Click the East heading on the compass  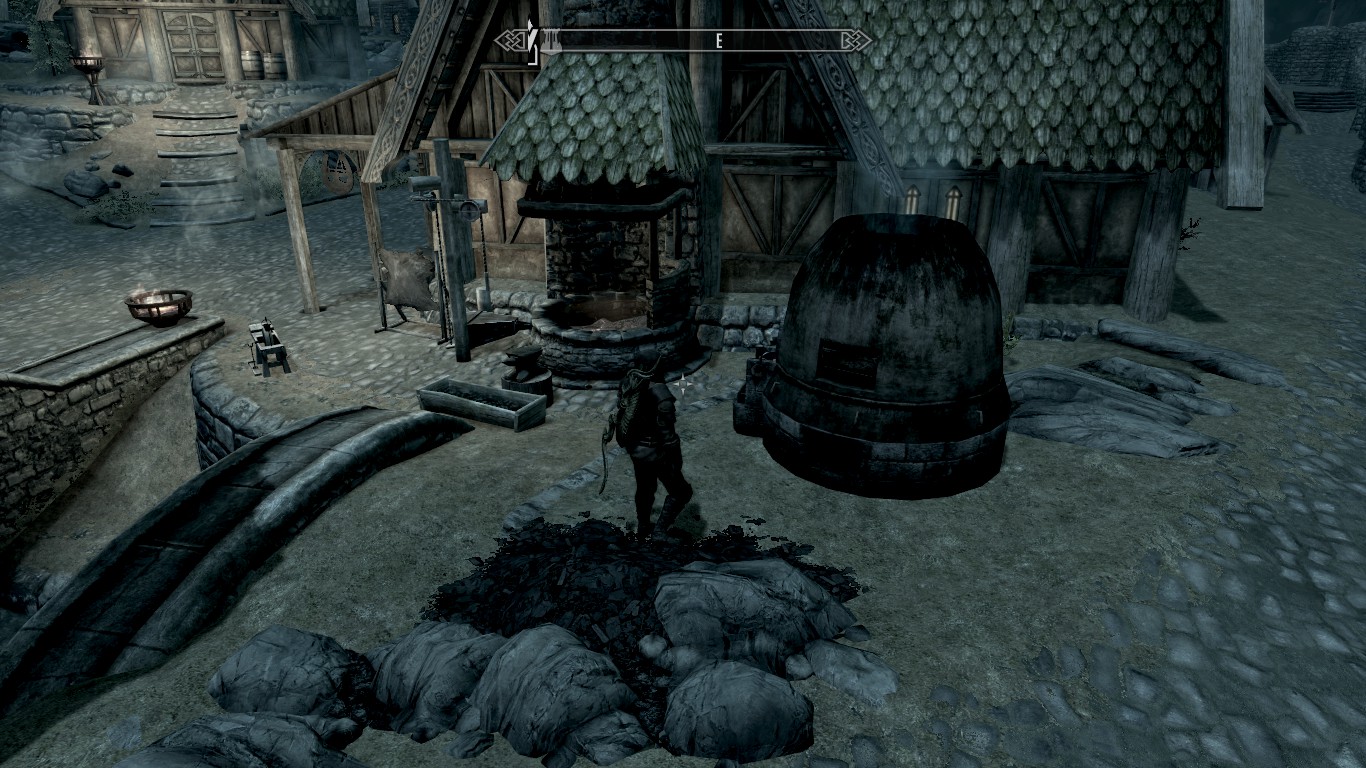tap(718, 41)
